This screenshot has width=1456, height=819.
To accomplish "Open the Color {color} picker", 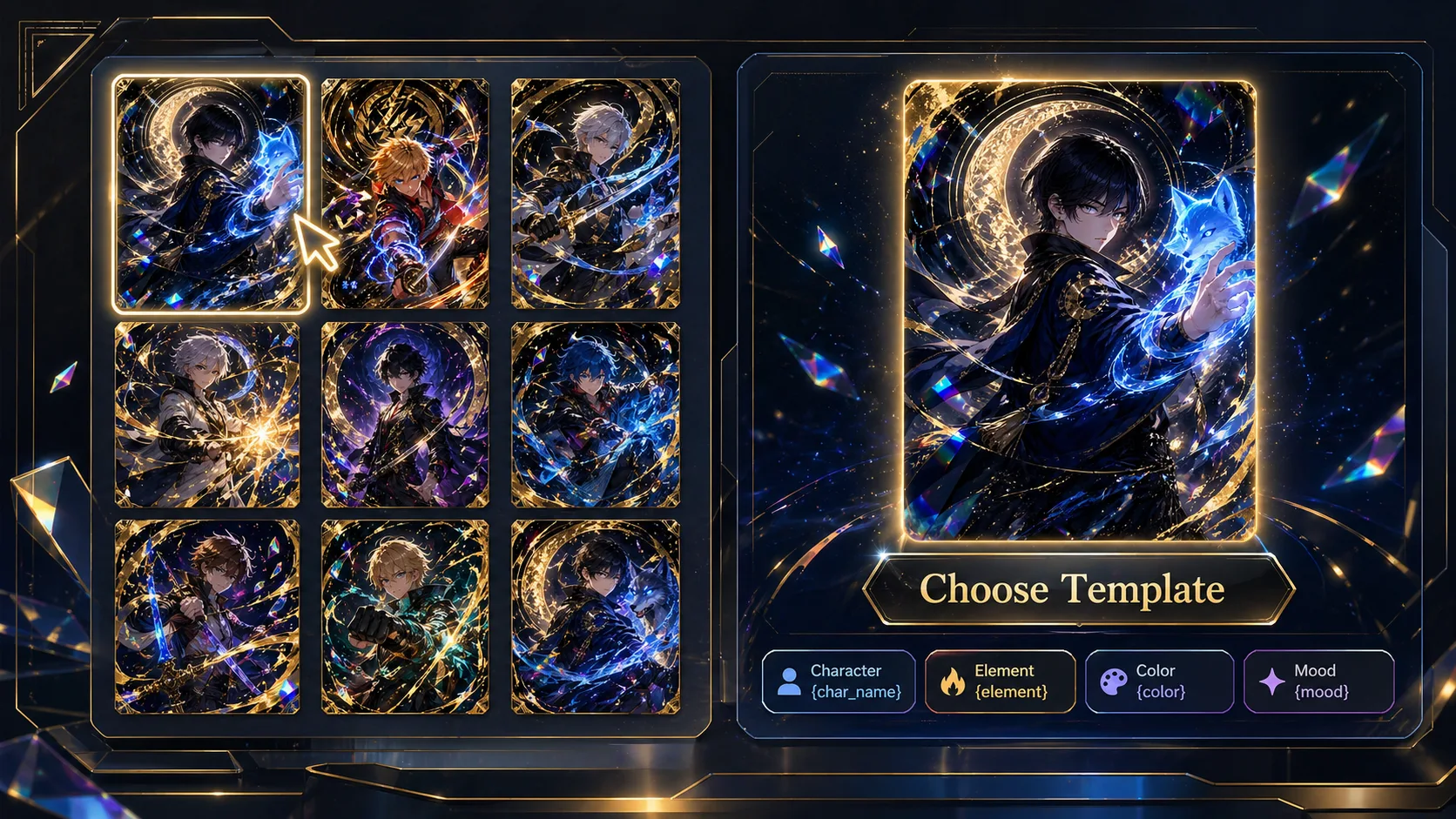I will coord(1158,681).
